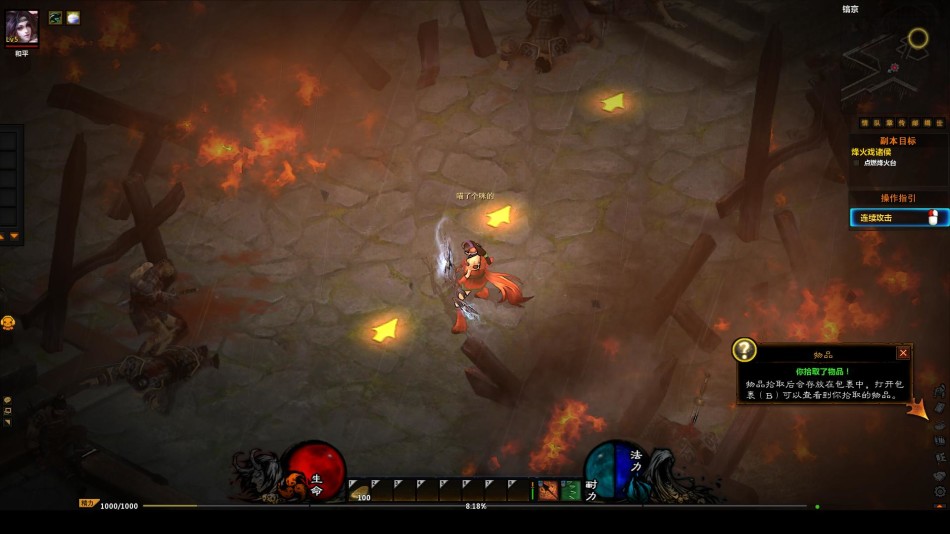Activate the green skill icon

pos(570,490)
